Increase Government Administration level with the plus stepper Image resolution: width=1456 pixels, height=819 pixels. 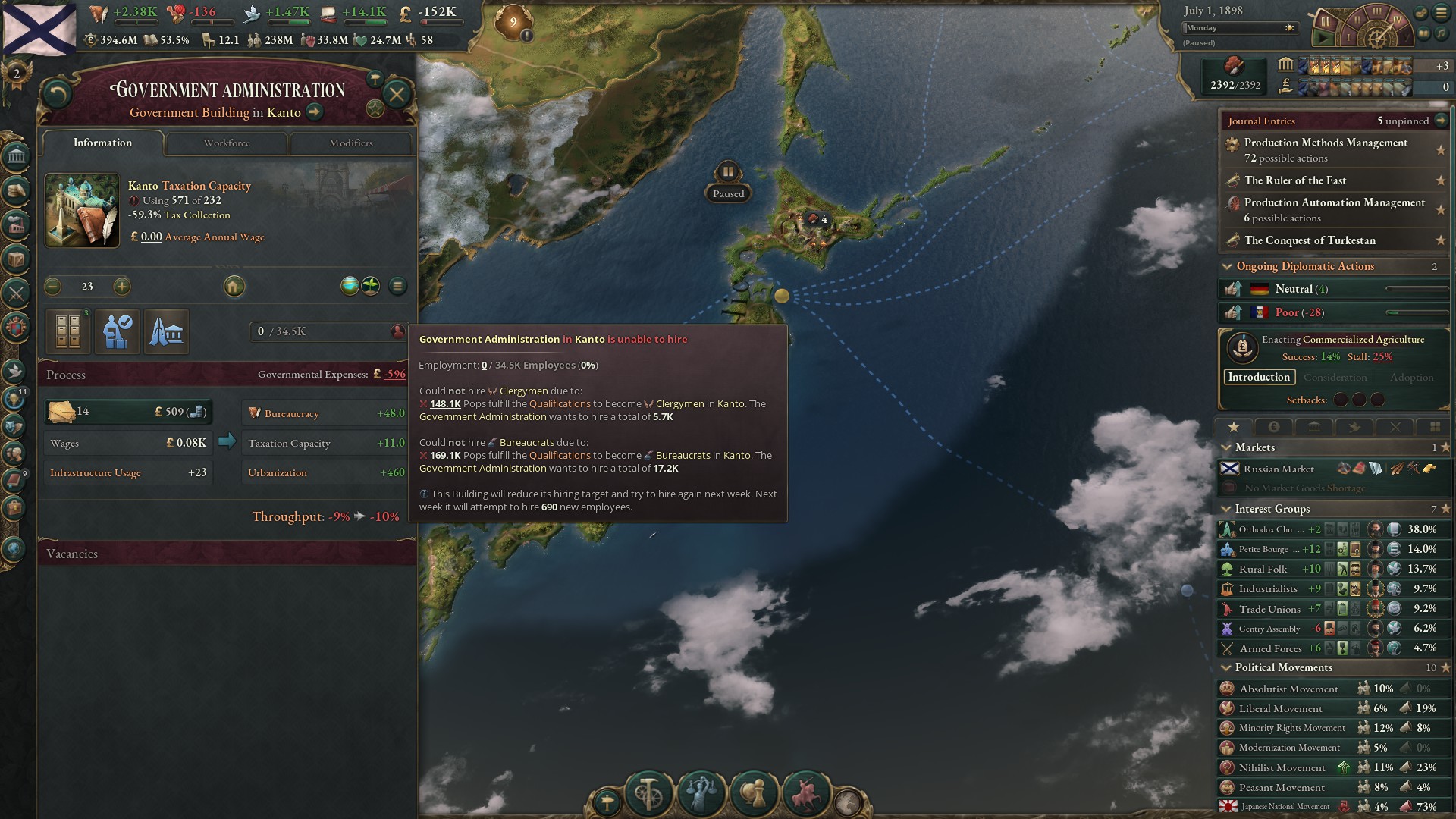[121, 287]
